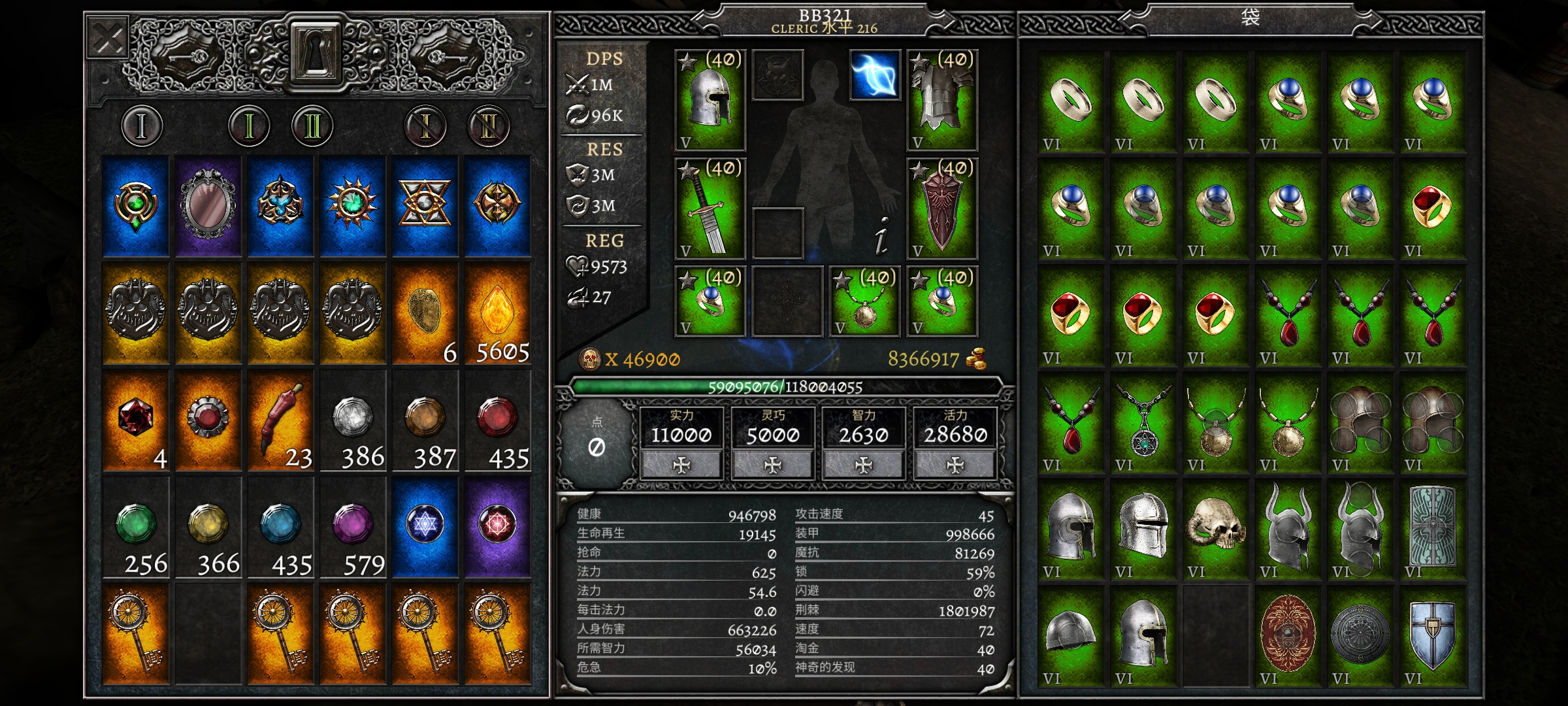1568x706 pixels.
Task: Close the stash panel with the X button
Action: coord(108,39)
